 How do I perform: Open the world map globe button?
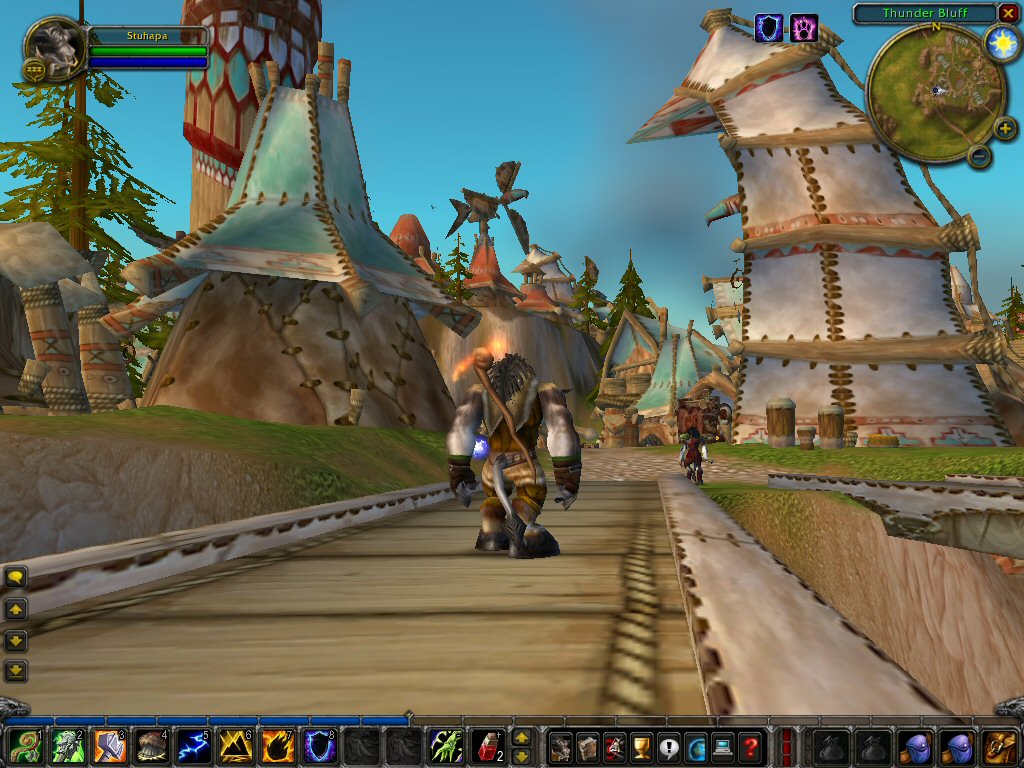[696, 747]
